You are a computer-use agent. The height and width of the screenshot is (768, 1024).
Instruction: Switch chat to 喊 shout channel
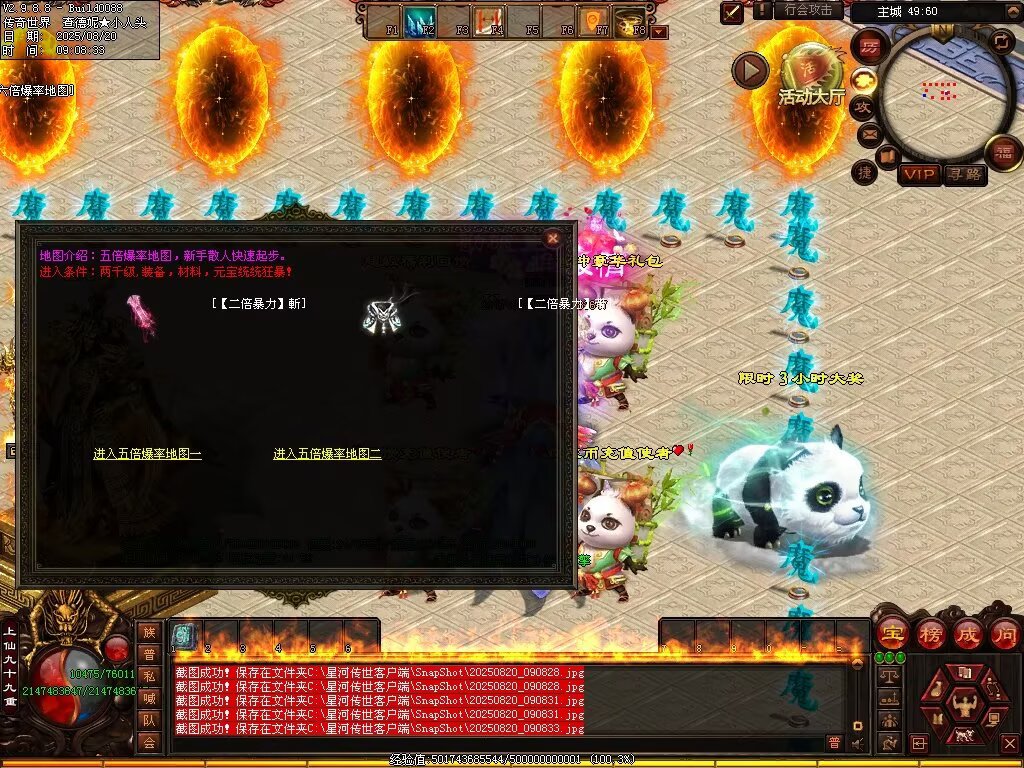click(149, 698)
